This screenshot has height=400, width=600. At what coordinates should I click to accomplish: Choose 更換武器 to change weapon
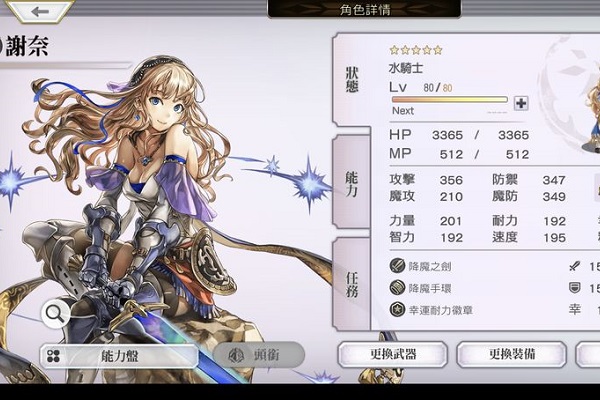click(x=392, y=355)
